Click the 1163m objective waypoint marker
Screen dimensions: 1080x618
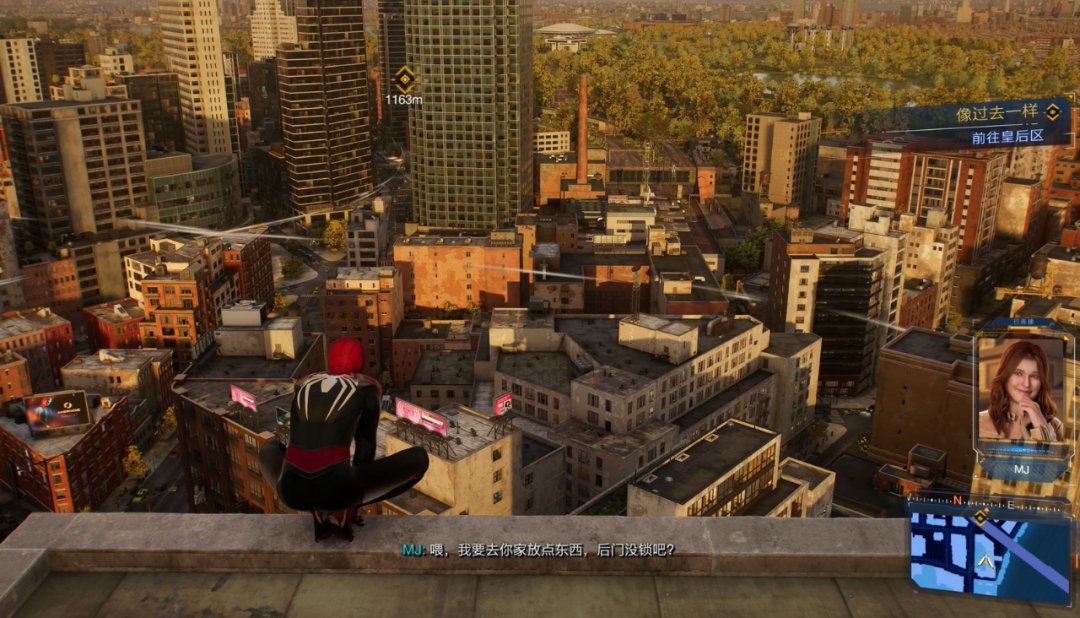tap(403, 79)
